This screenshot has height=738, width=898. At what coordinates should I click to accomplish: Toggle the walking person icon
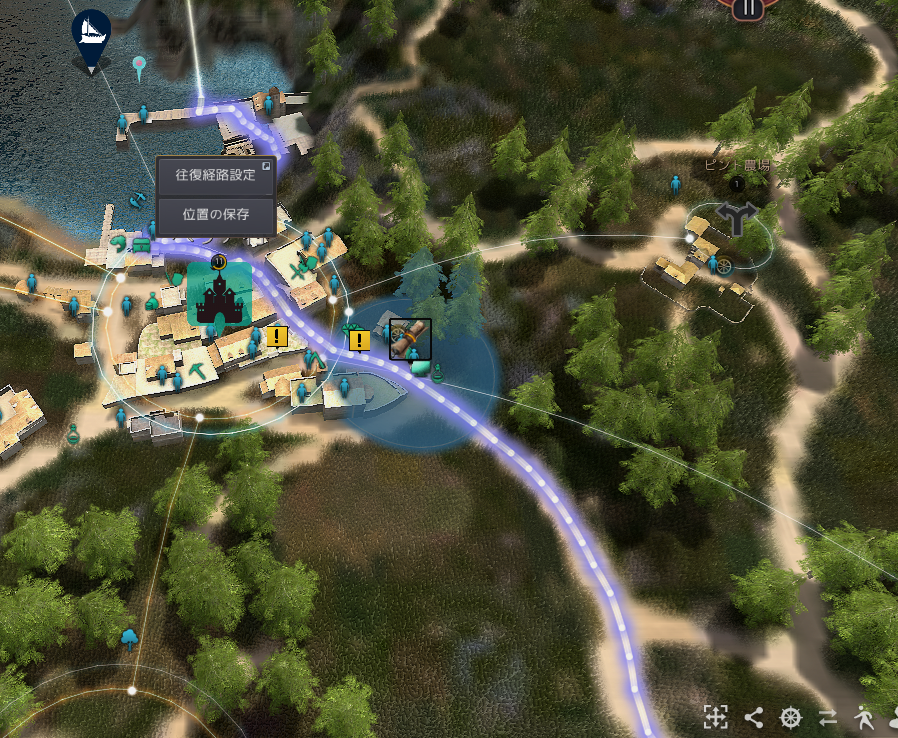(x=864, y=716)
